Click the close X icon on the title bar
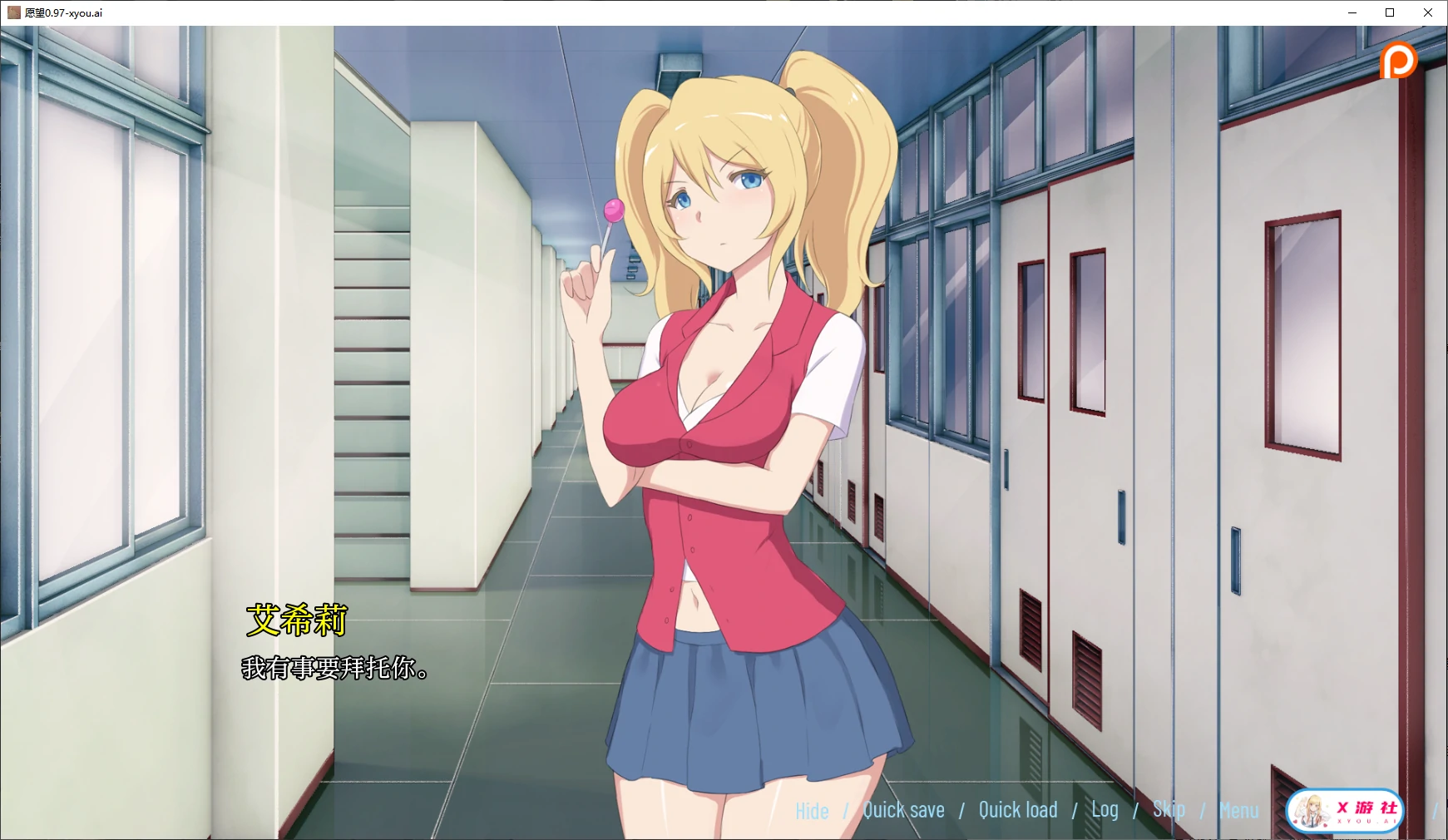The image size is (1448, 840). 1429,12
